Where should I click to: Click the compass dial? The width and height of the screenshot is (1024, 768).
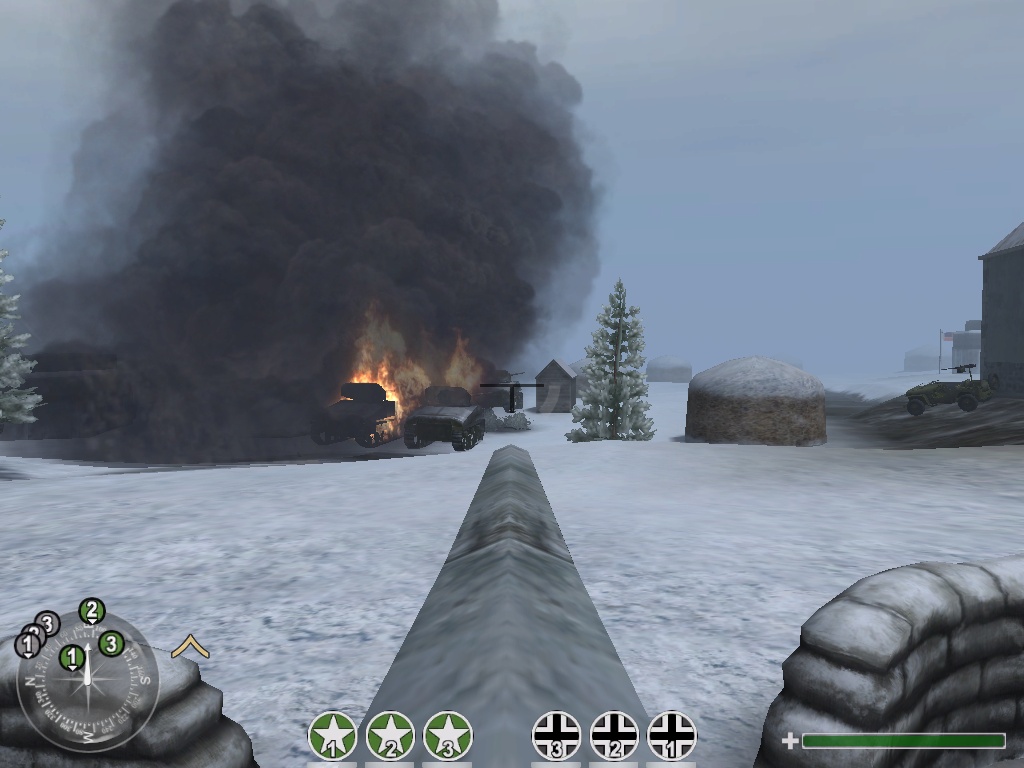88,685
